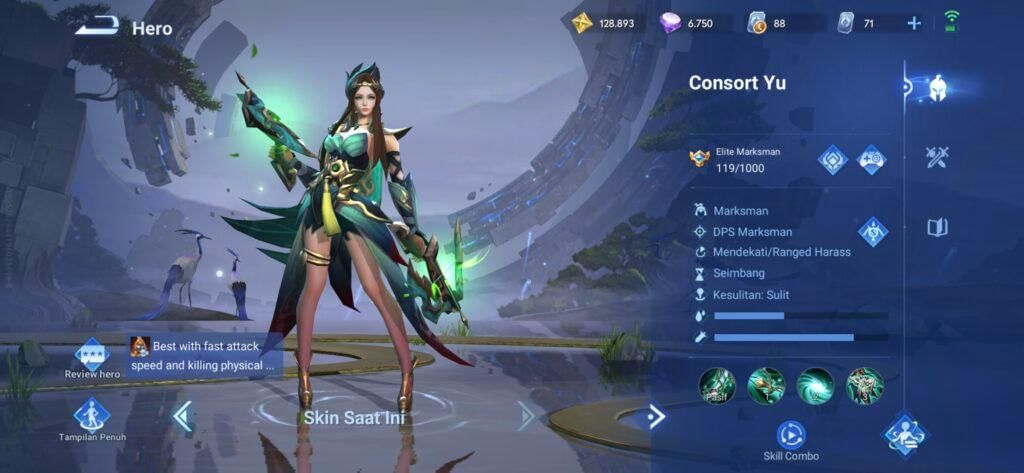This screenshot has width=1024, height=473.
Task: Open the book tab on the sidebar
Action: coord(937,228)
